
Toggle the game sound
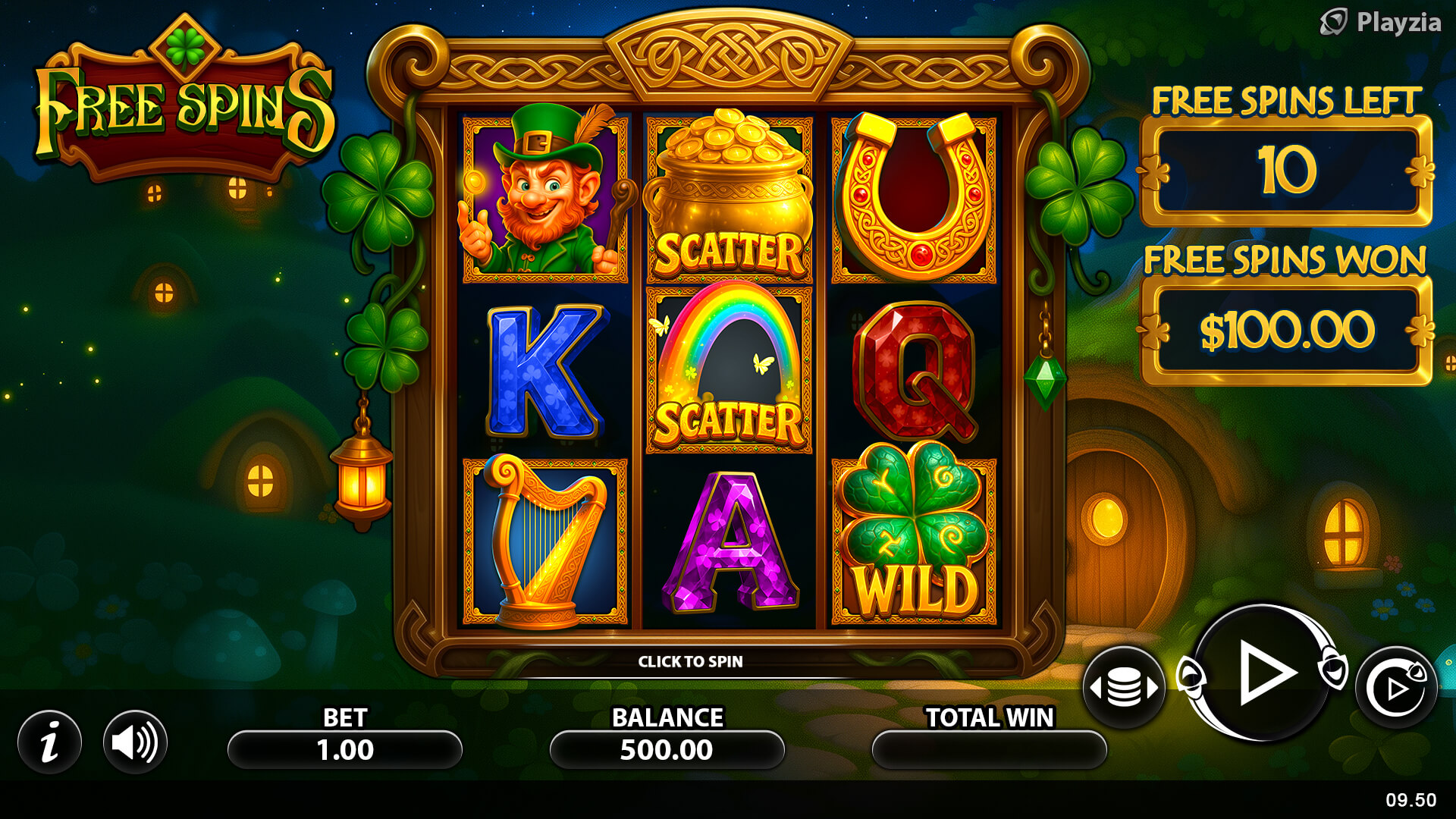135,742
